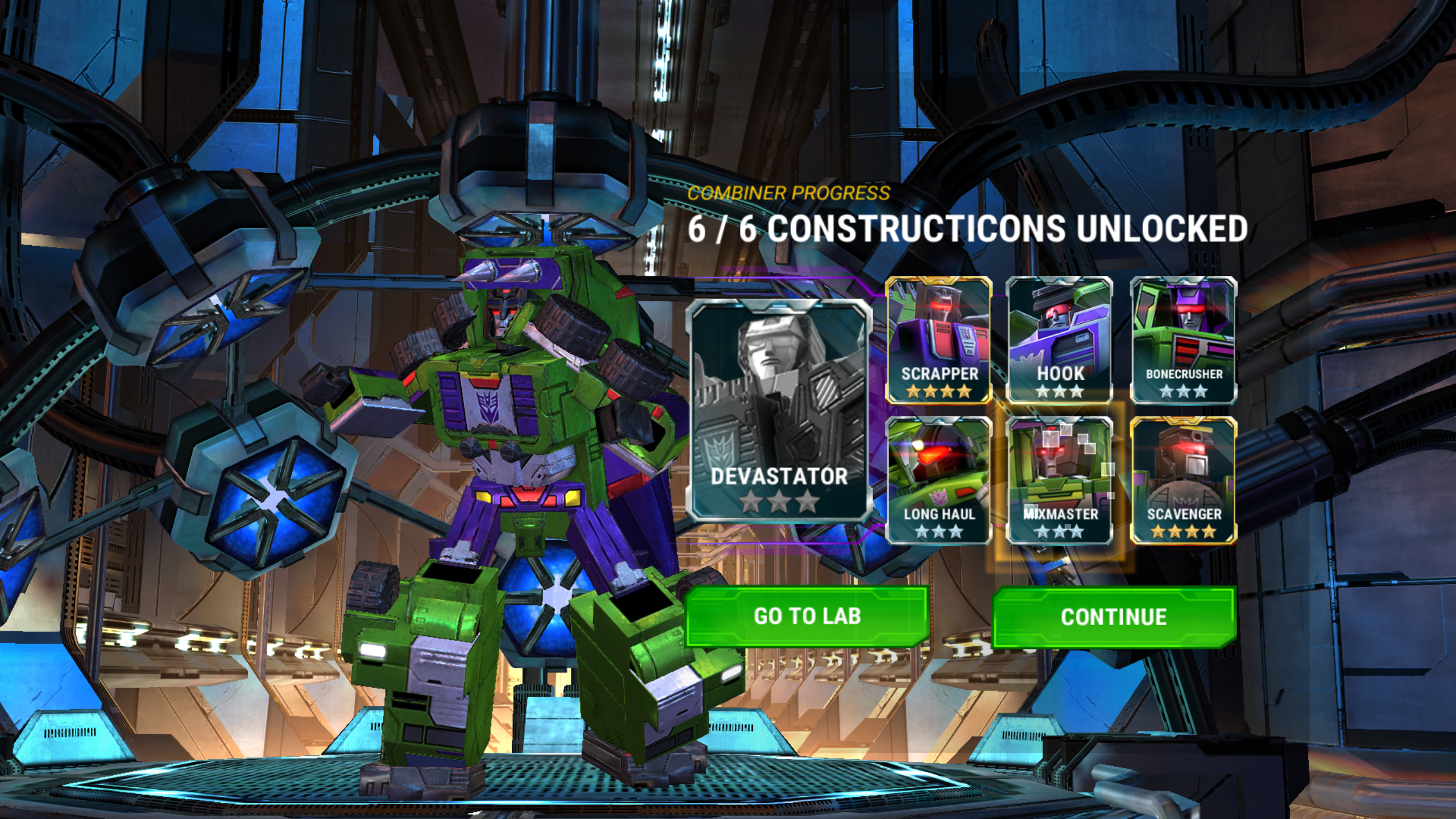Choose the Scavenger bot card
The height and width of the screenshot is (819, 1456).
point(1184,481)
